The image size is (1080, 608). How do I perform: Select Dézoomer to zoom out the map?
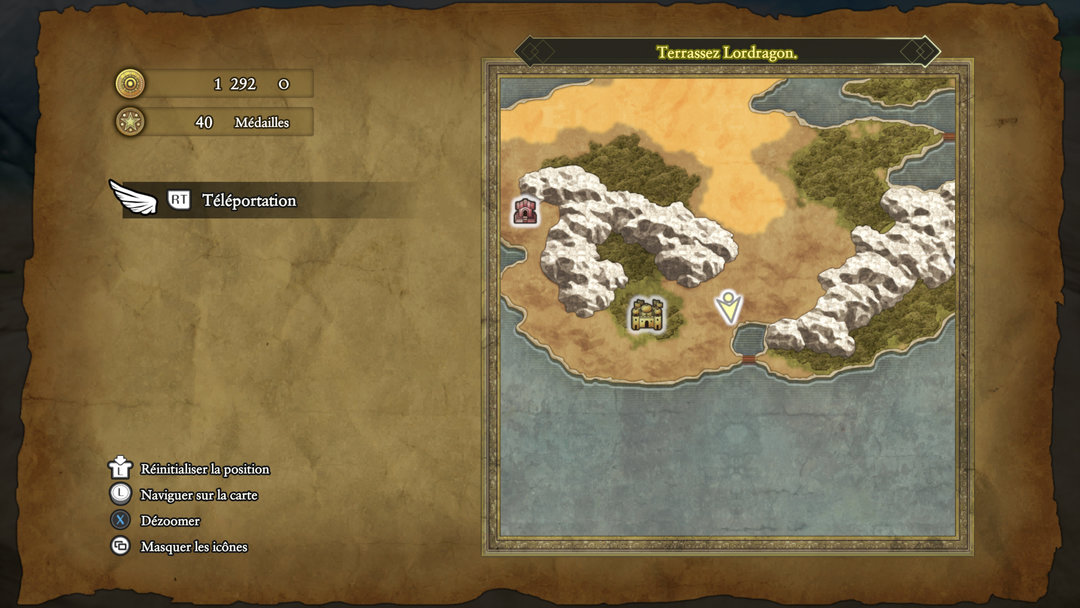[x=170, y=521]
